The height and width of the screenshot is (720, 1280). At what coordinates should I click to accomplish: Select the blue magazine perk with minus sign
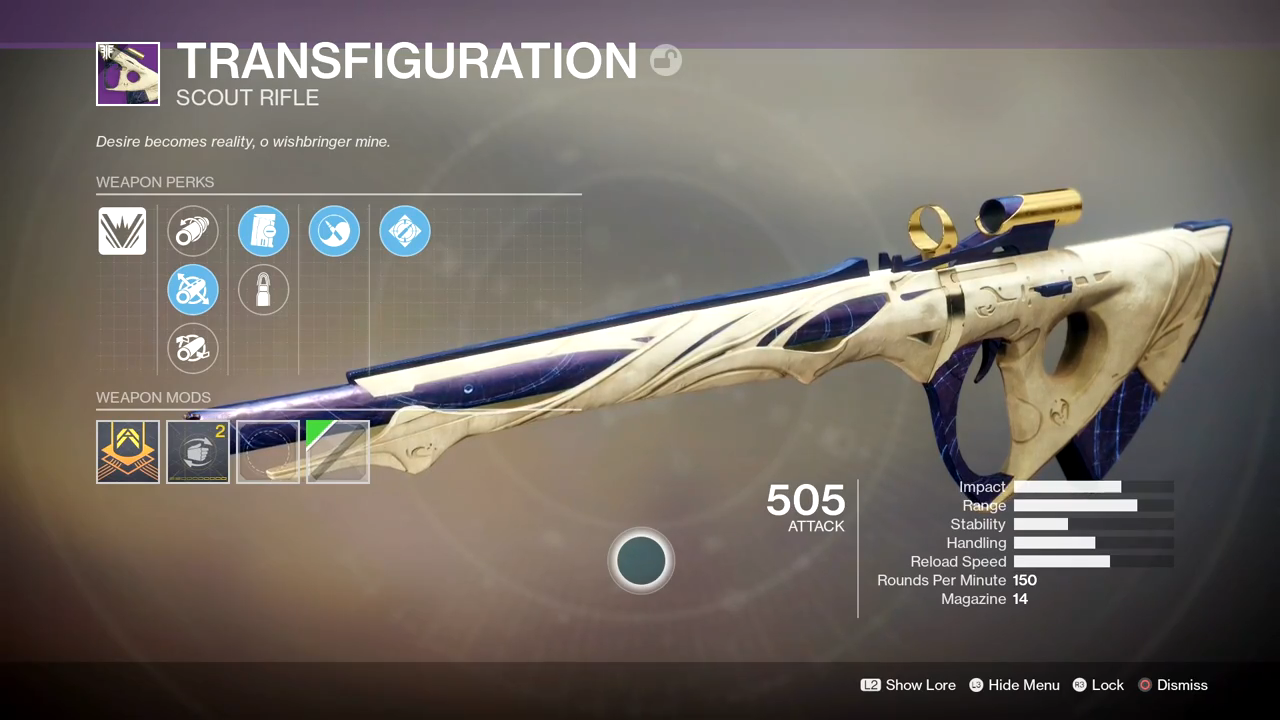click(x=264, y=231)
